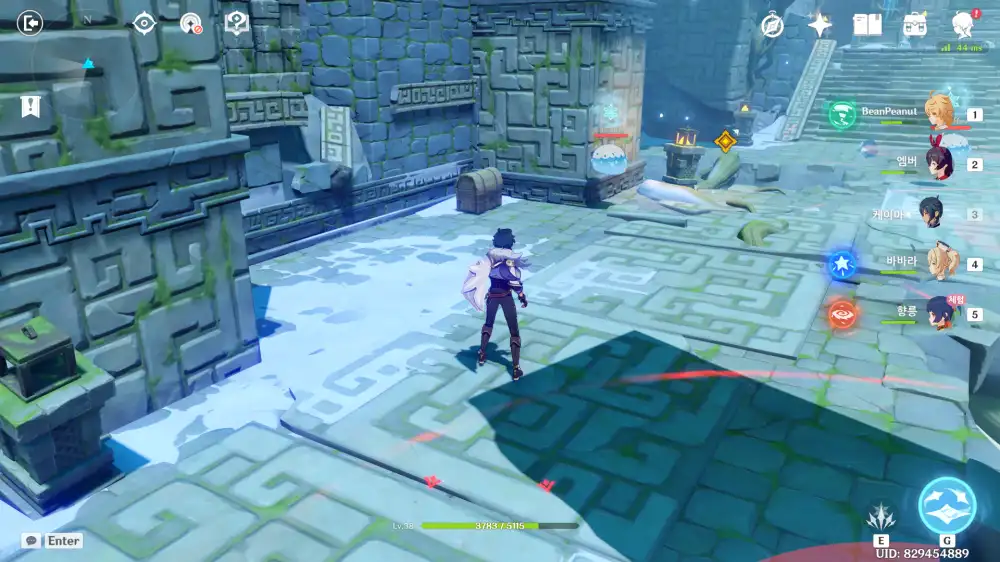Open the Paimon menu character icon
Screen dimensions: 1000x562
point(963,25)
